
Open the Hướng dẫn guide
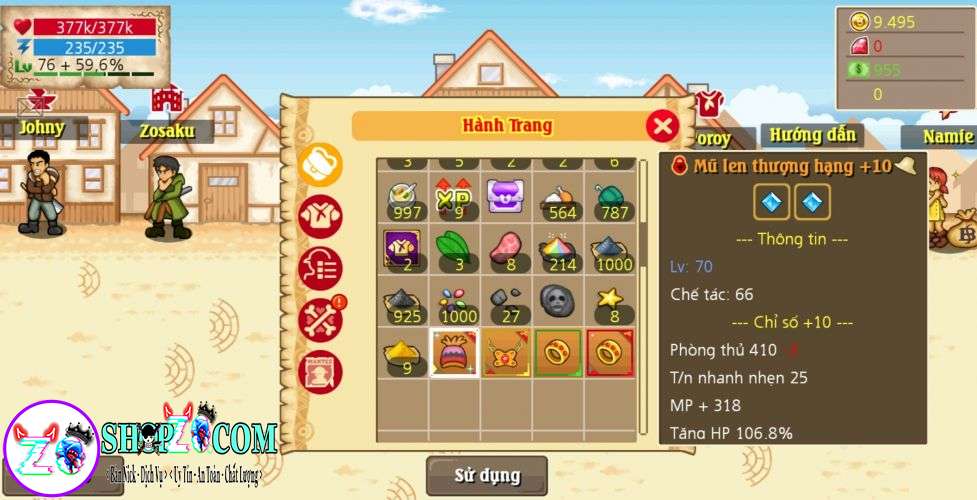[812, 134]
